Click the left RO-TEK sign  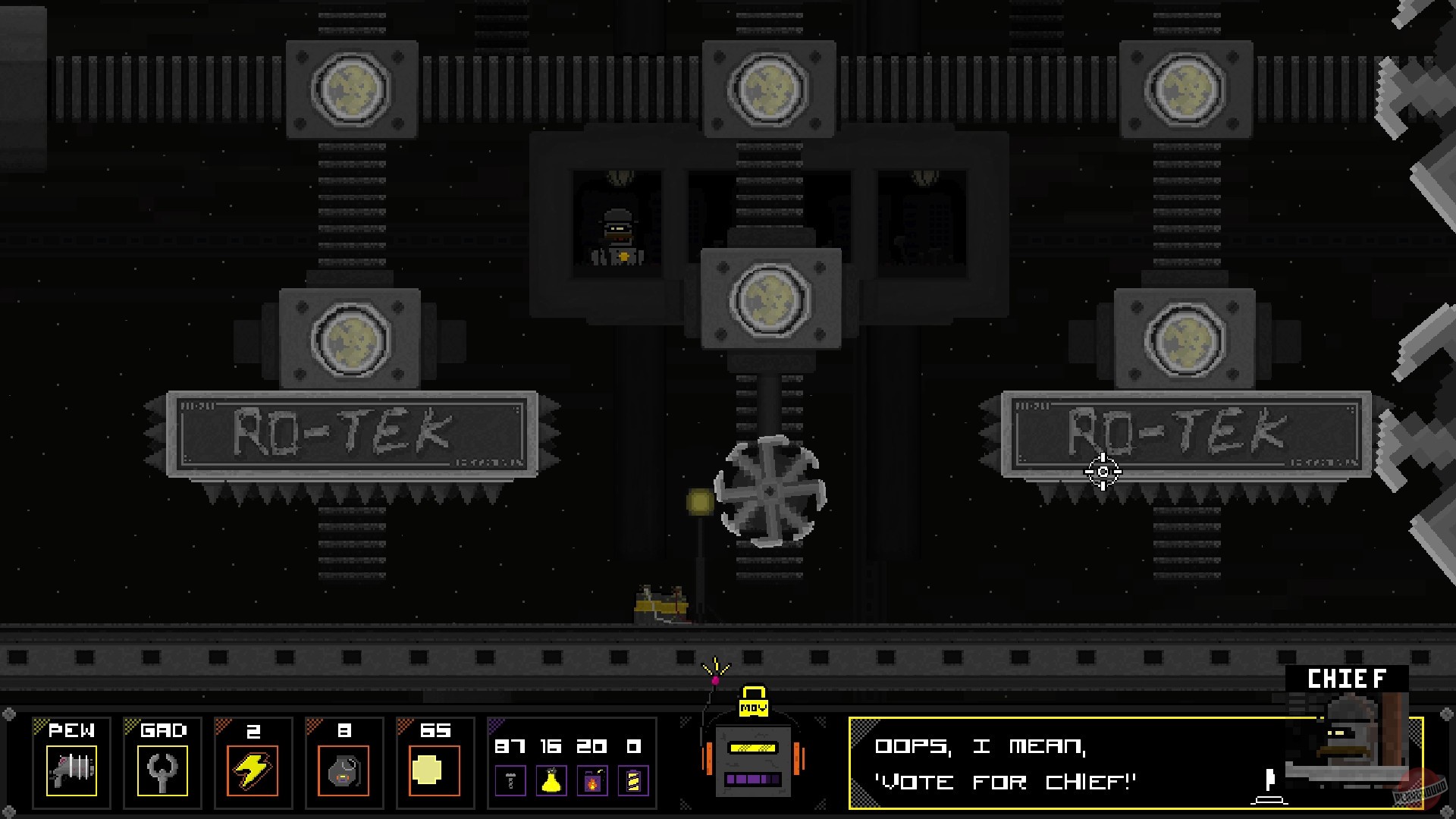350,435
